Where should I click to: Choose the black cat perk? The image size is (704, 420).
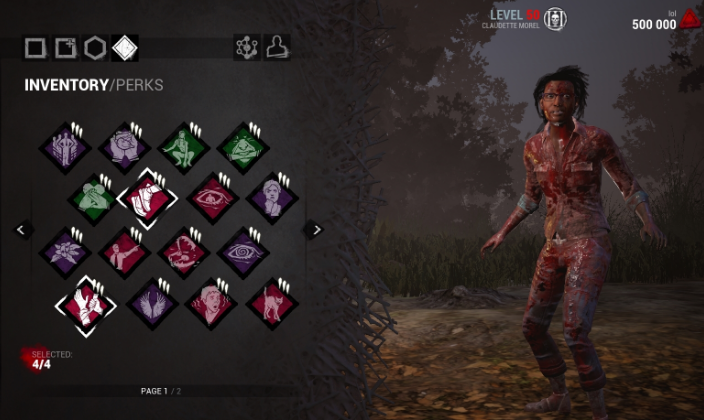coord(272,301)
